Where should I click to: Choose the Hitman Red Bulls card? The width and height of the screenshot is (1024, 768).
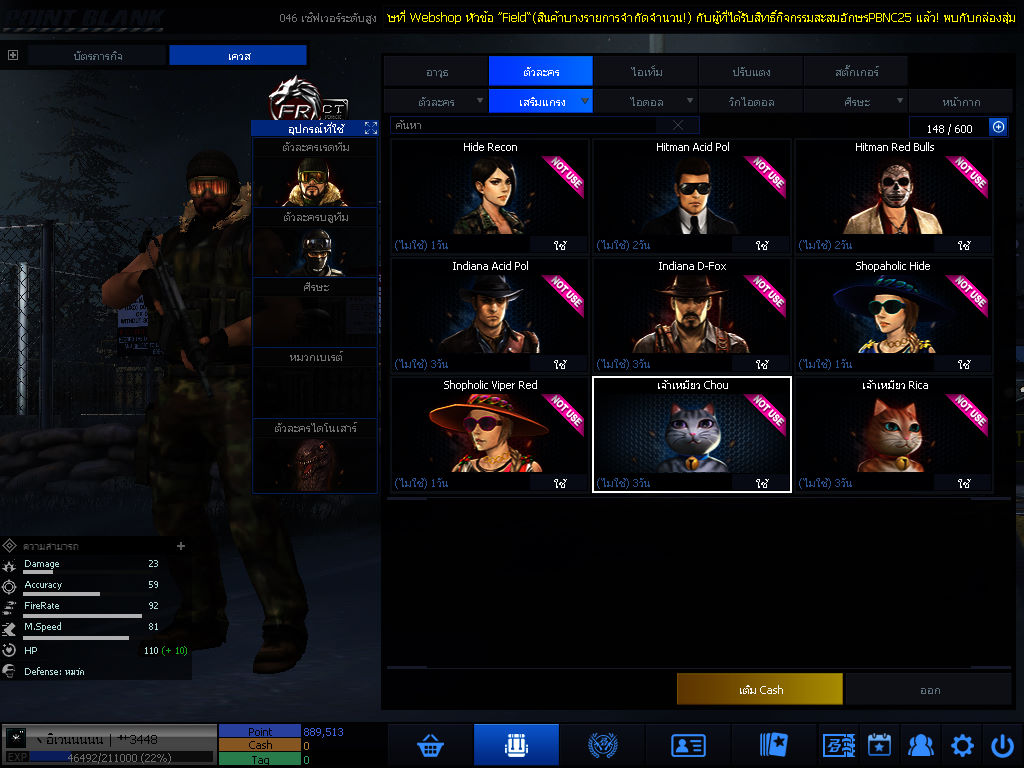point(894,196)
